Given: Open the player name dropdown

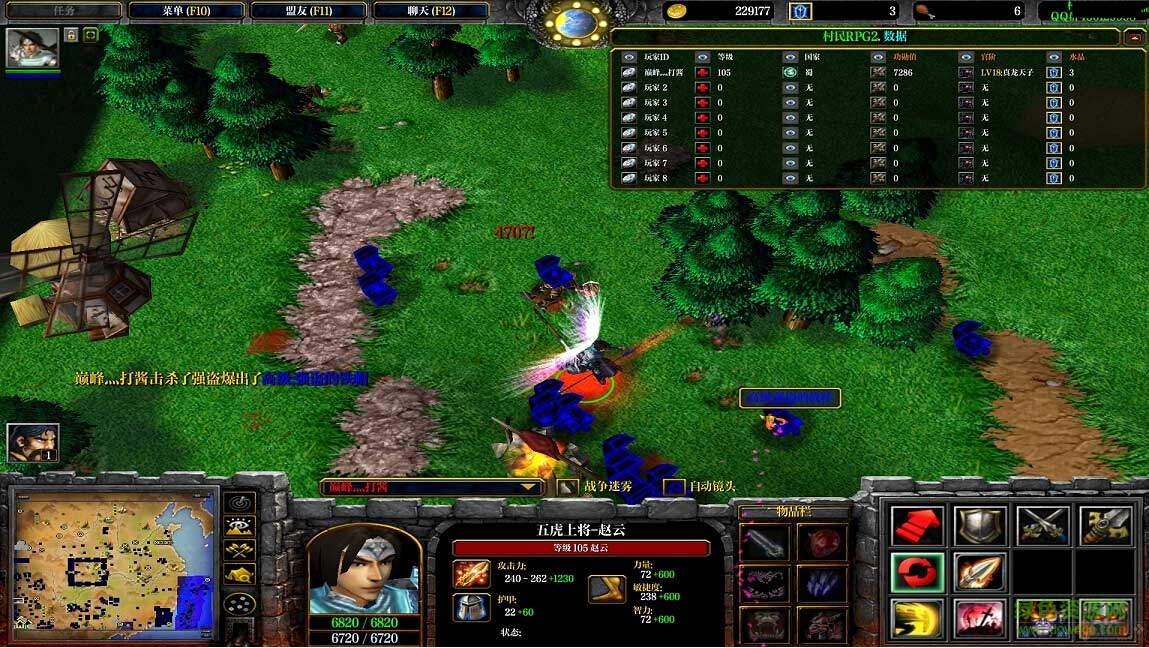Looking at the screenshot, I should tap(528, 487).
